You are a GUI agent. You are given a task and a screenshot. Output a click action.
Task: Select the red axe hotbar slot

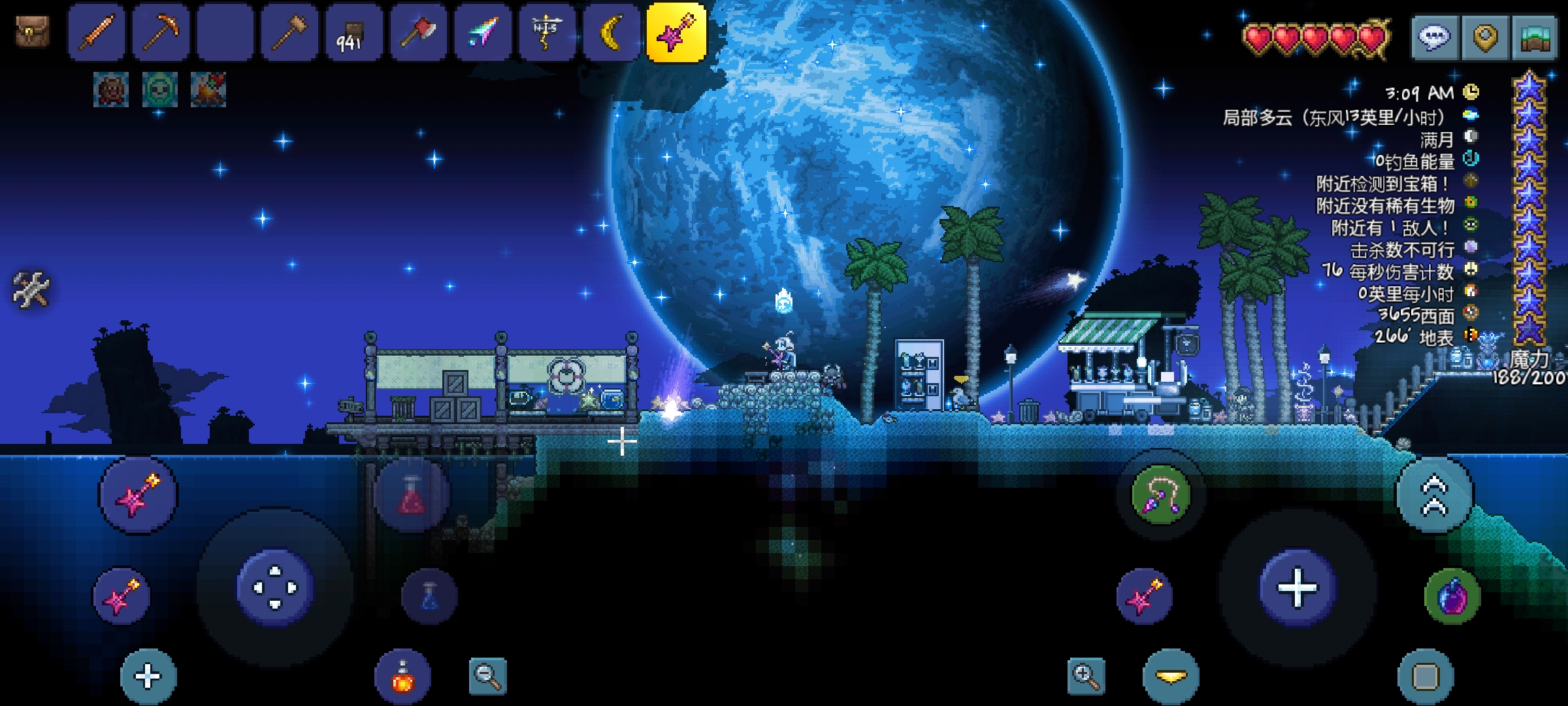coord(418,33)
